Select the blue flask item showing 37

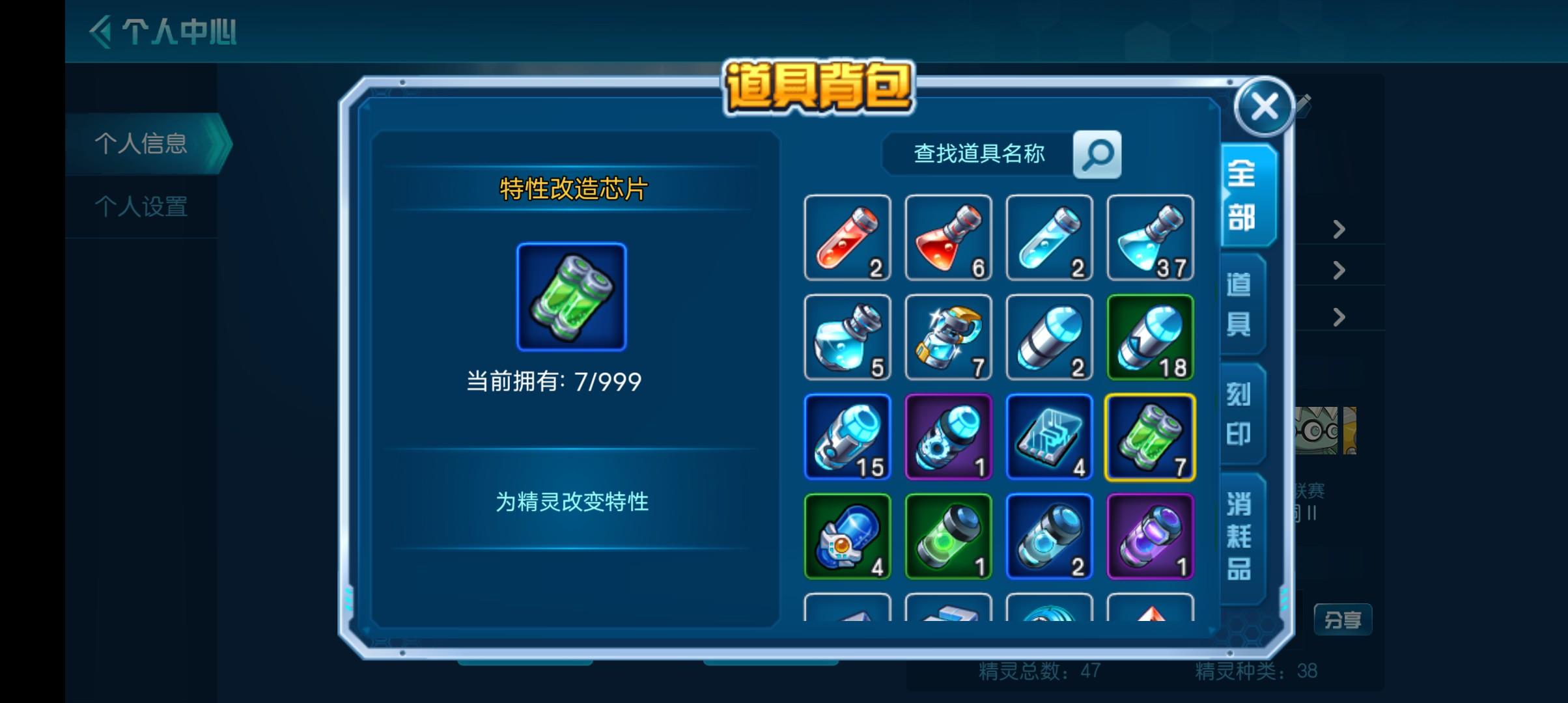tap(1151, 238)
